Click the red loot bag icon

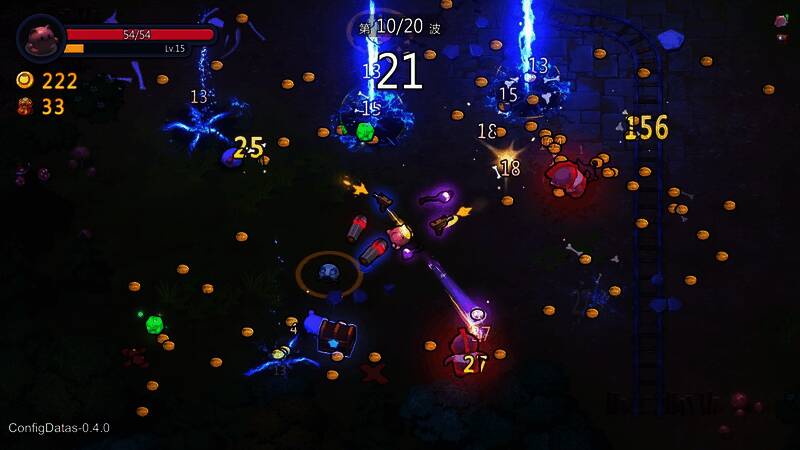(x=25, y=107)
